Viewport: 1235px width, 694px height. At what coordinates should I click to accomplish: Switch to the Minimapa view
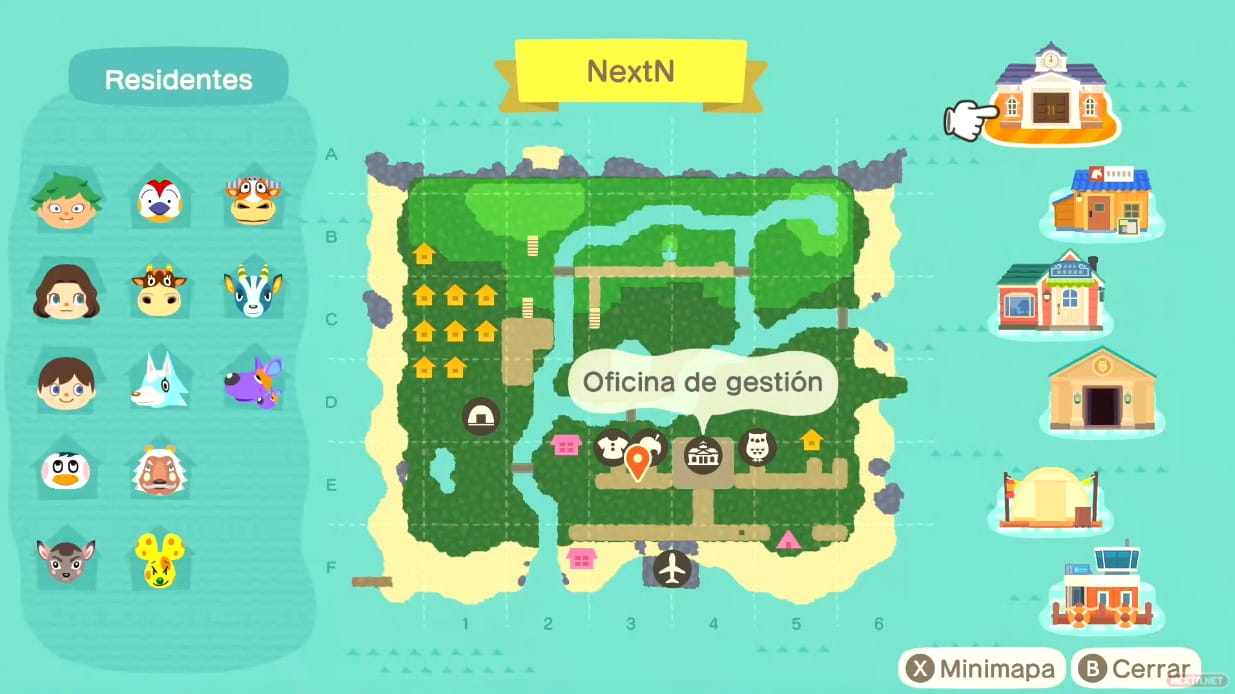[x=979, y=669]
